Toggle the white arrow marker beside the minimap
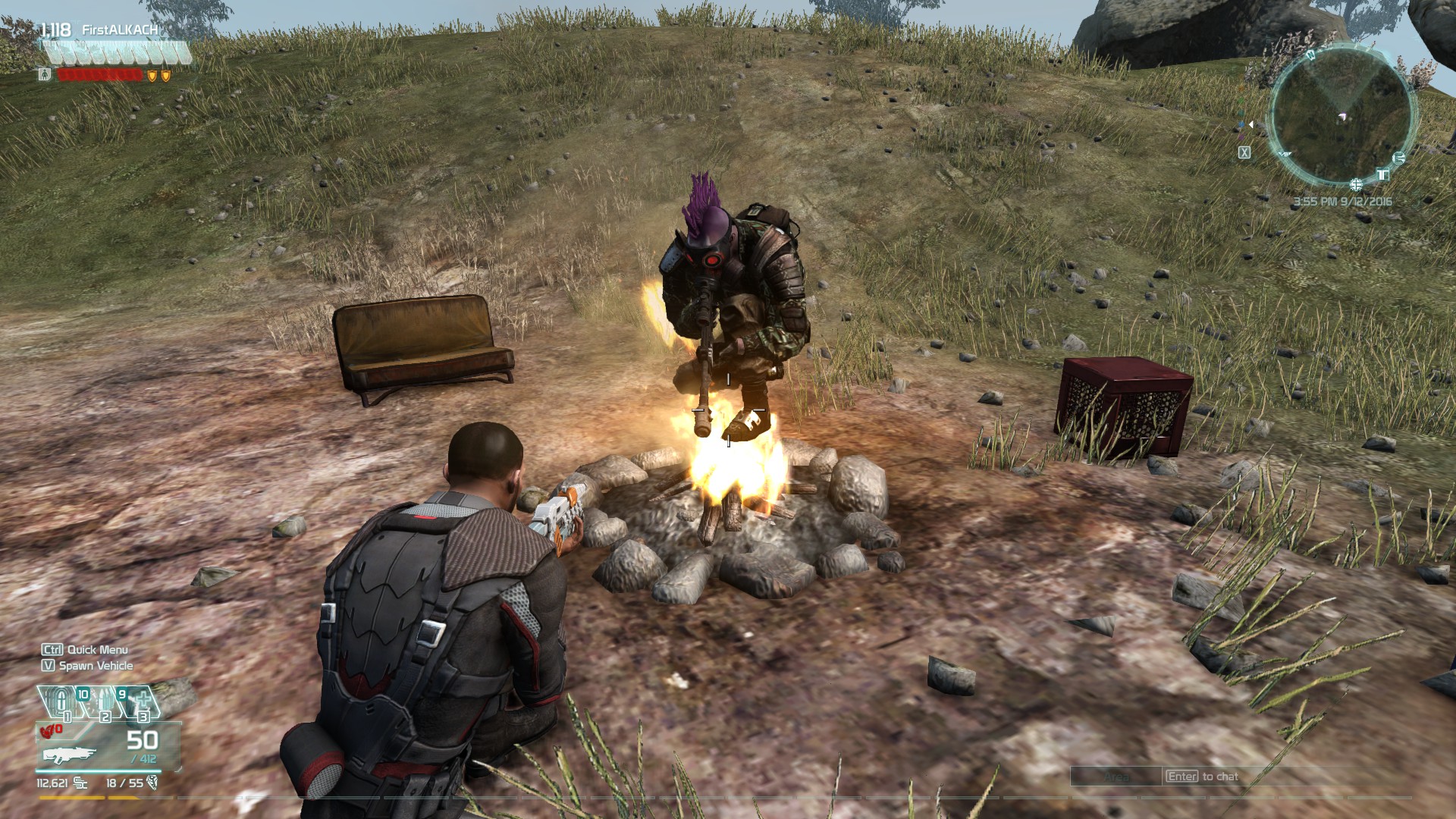 point(1251,124)
